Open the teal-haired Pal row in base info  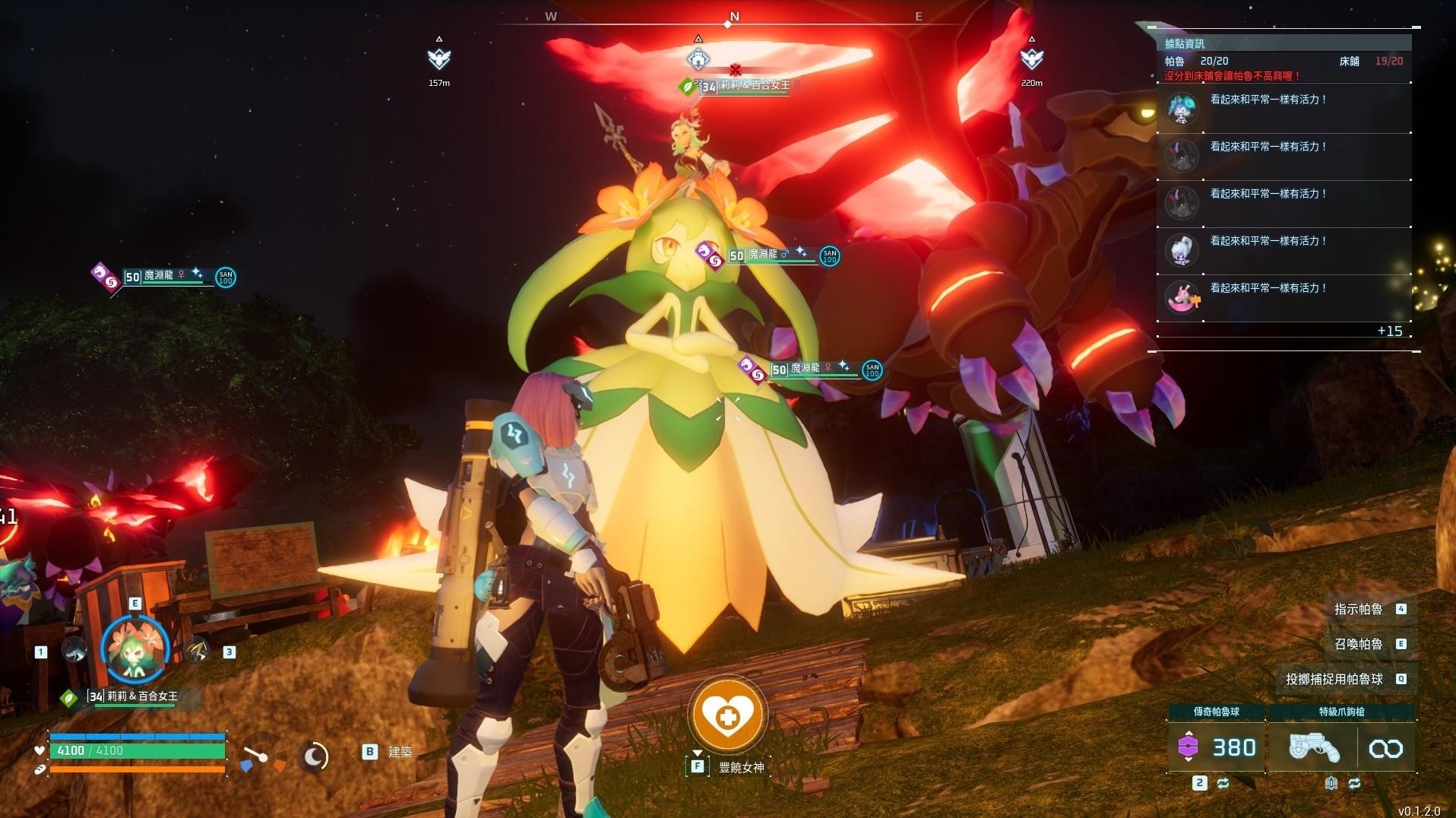1283,109
